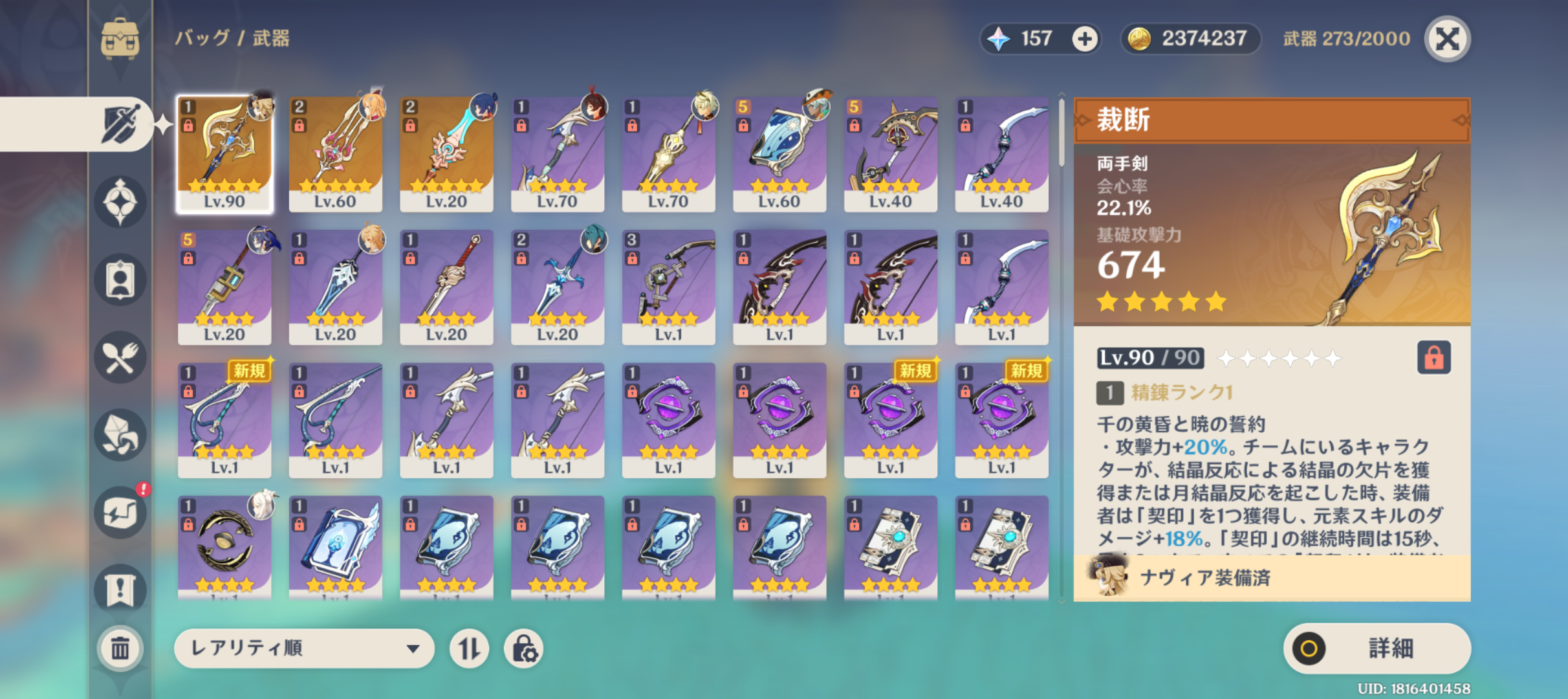The height and width of the screenshot is (699, 1568).
Task: Open the gadgets tab with red alert
Action: (120, 513)
